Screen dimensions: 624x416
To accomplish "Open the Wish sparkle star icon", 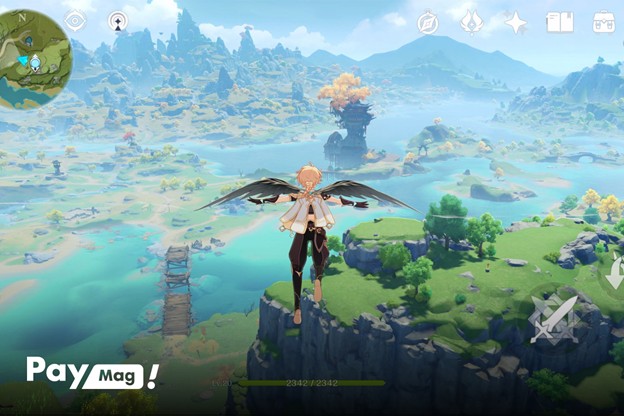I will tap(516, 23).
